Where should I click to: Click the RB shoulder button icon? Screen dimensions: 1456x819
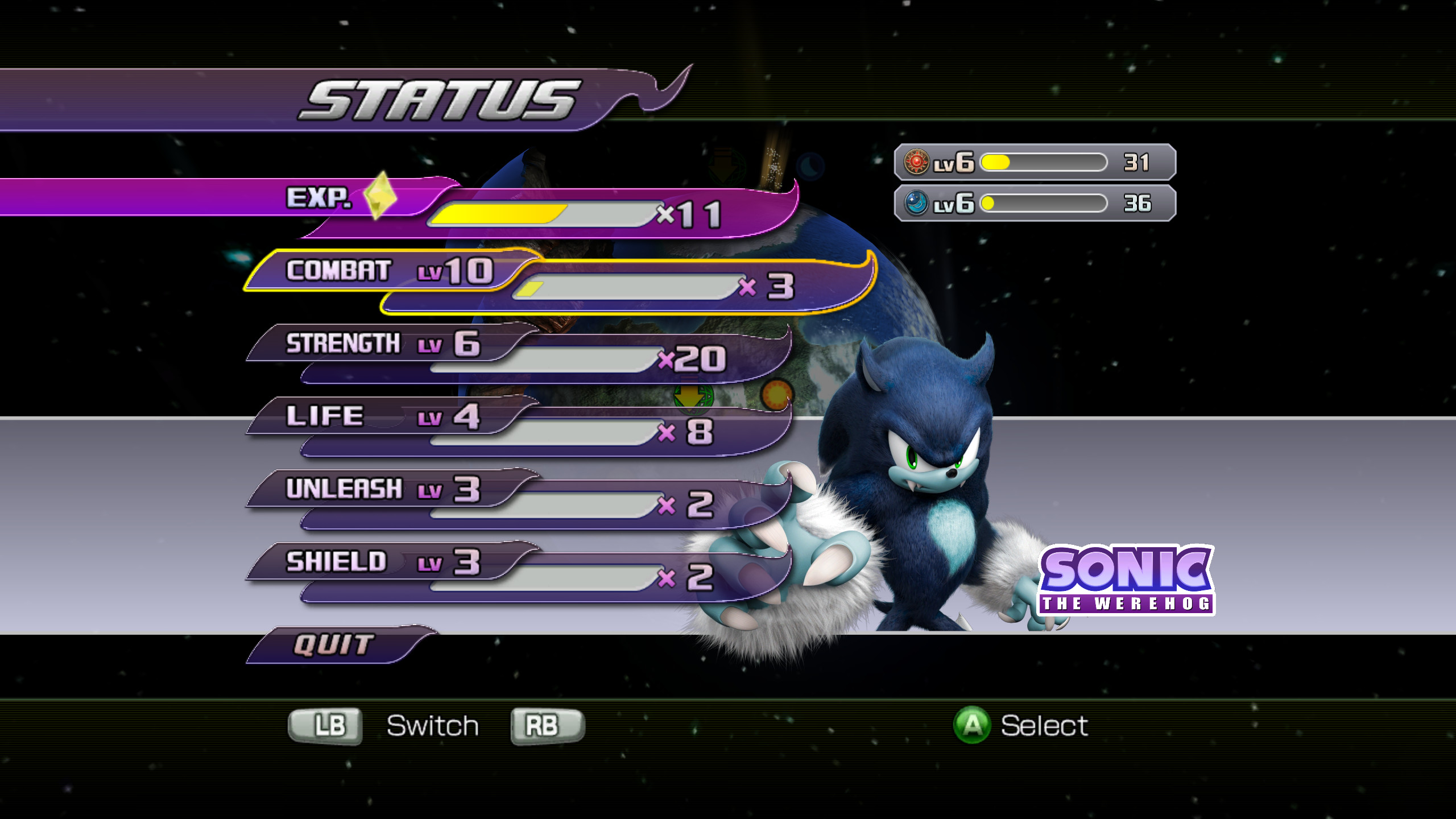click(x=548, y=725)
